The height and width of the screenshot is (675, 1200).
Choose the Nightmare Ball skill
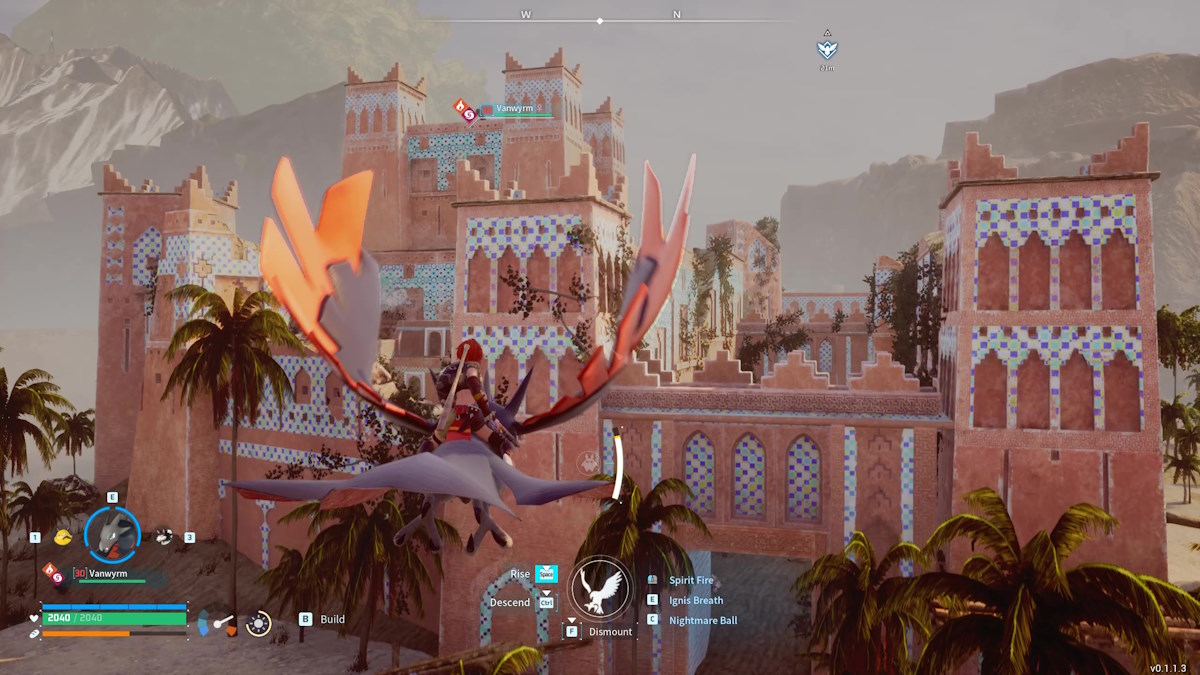click(x=703, y=620)
